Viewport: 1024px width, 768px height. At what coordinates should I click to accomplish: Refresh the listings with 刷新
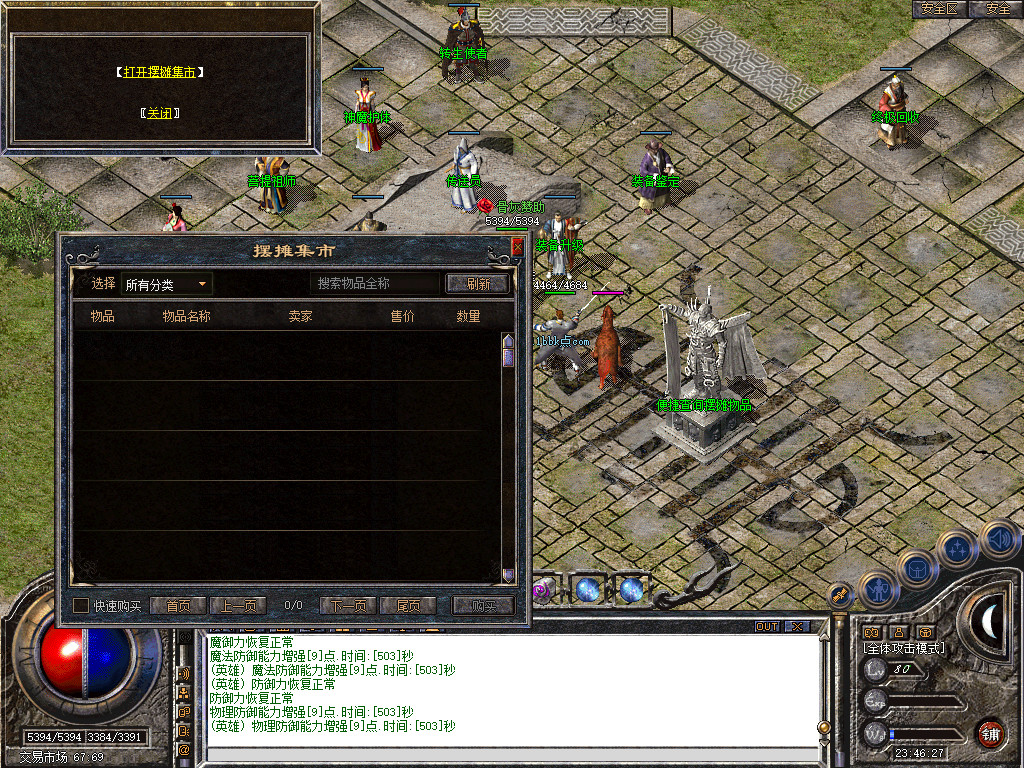(x=478, y=284)
